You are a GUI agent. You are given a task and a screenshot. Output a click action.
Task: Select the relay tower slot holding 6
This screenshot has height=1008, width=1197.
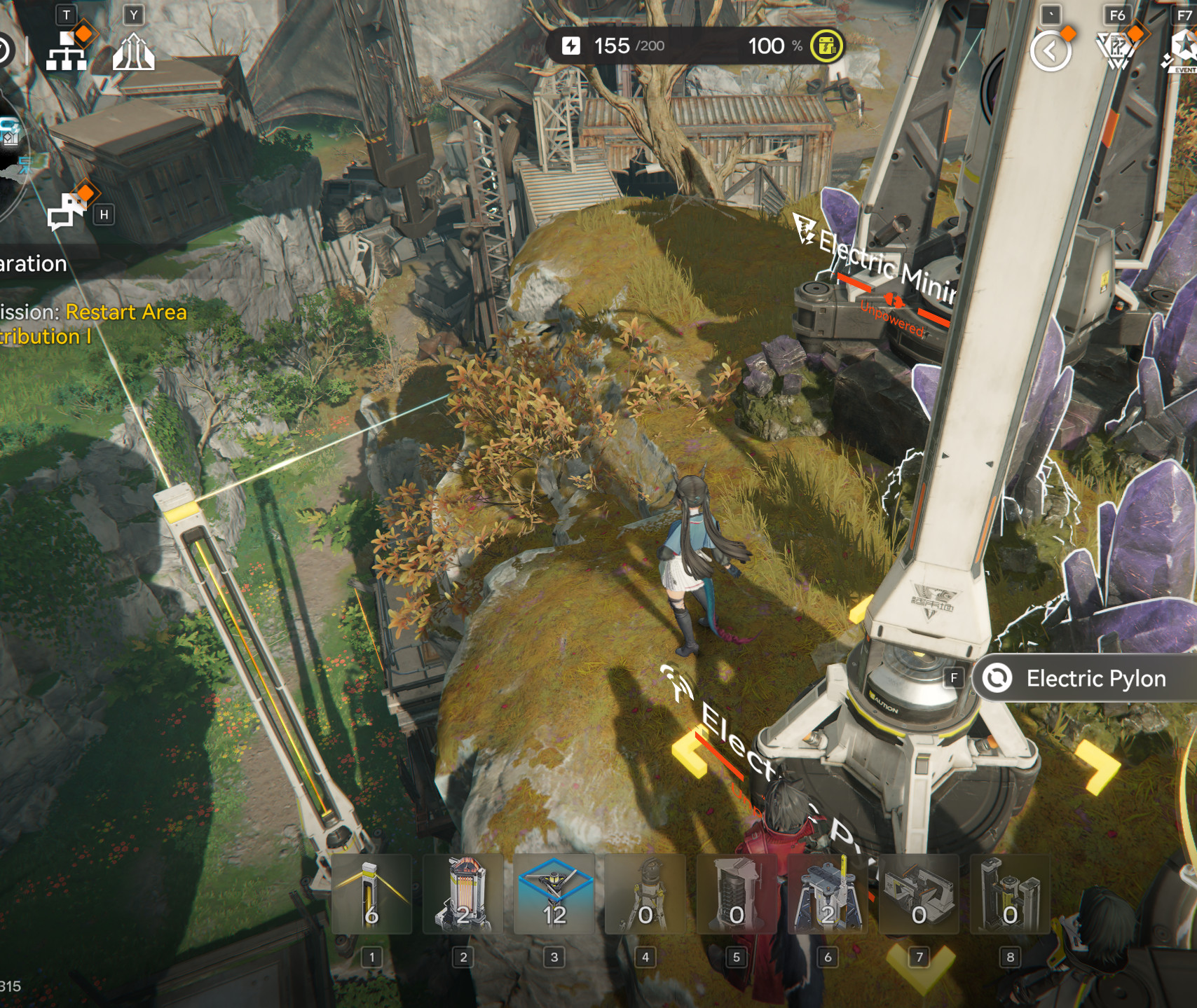tap(371, 895)
